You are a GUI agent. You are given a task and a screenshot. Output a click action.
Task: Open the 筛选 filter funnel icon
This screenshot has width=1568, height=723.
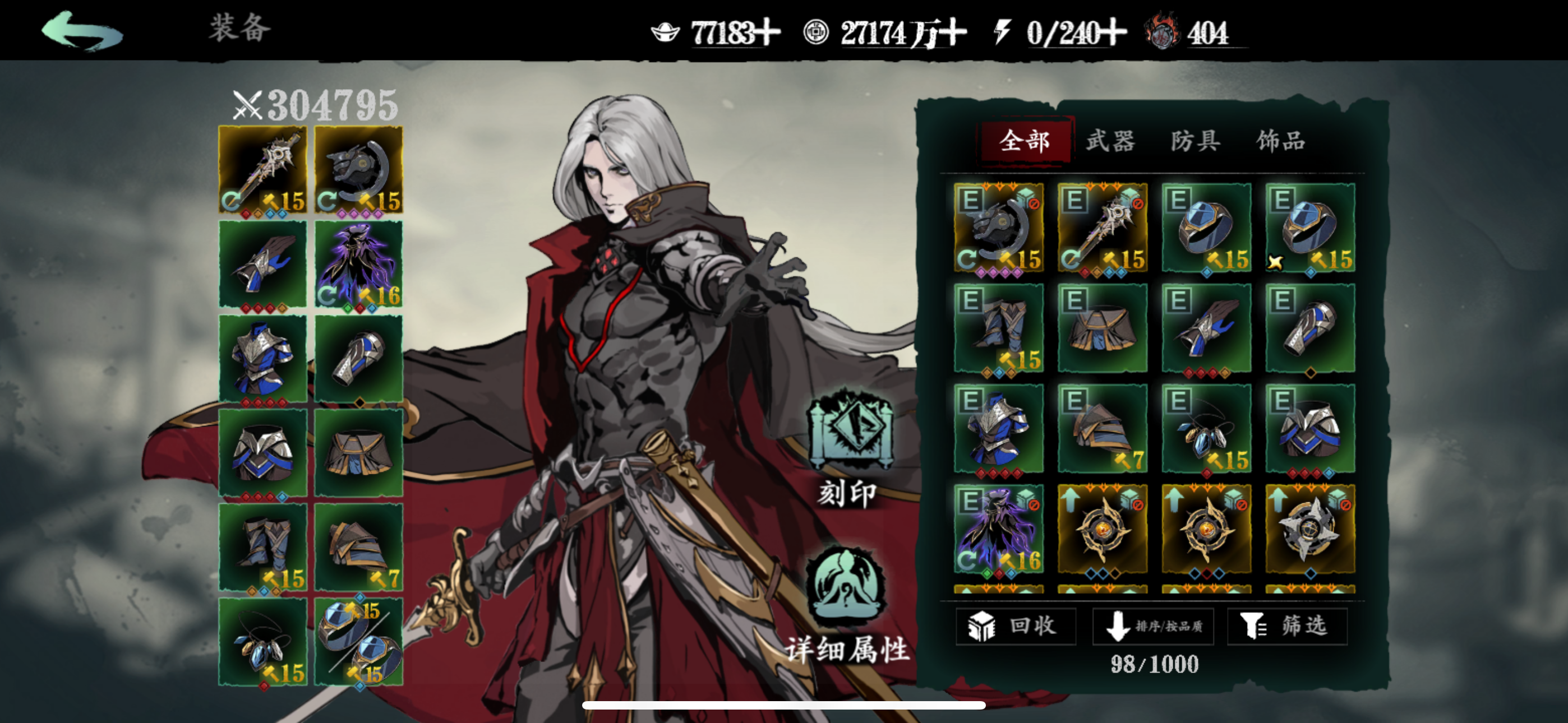click(x=1256, y=625)
